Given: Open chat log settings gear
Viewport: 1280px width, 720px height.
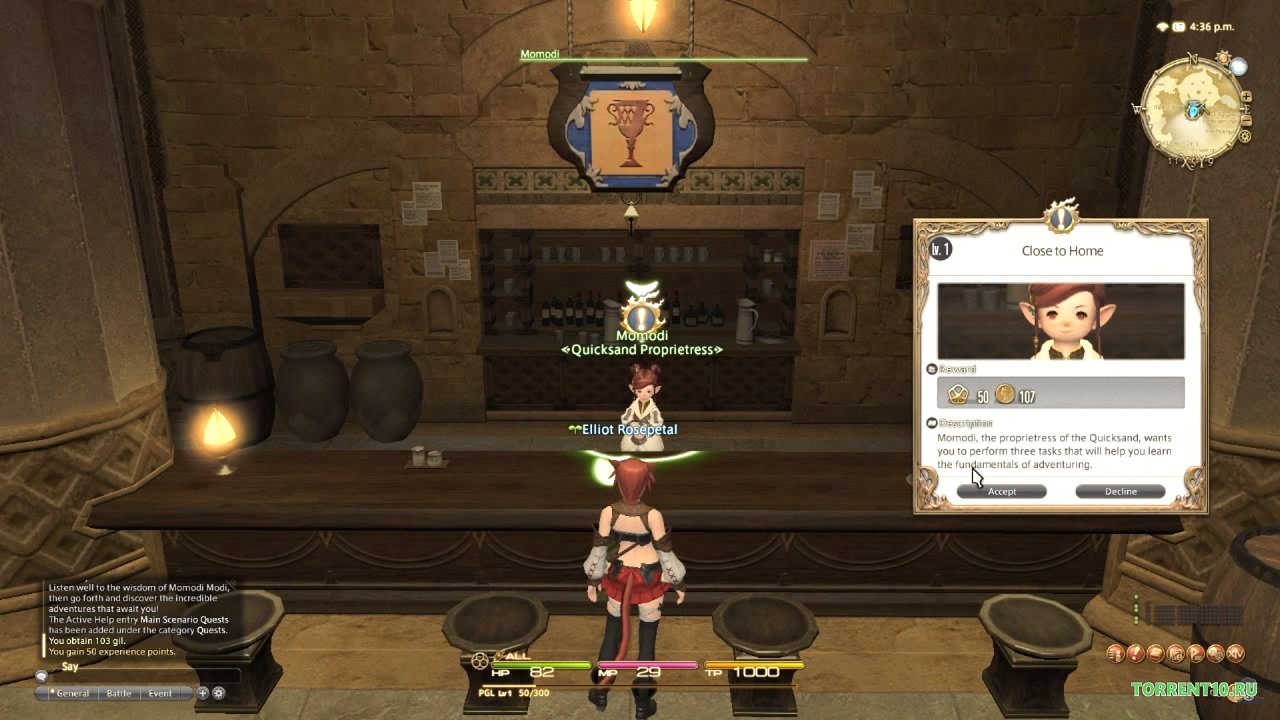Looking at the screenshot, I should coord(219,693).
